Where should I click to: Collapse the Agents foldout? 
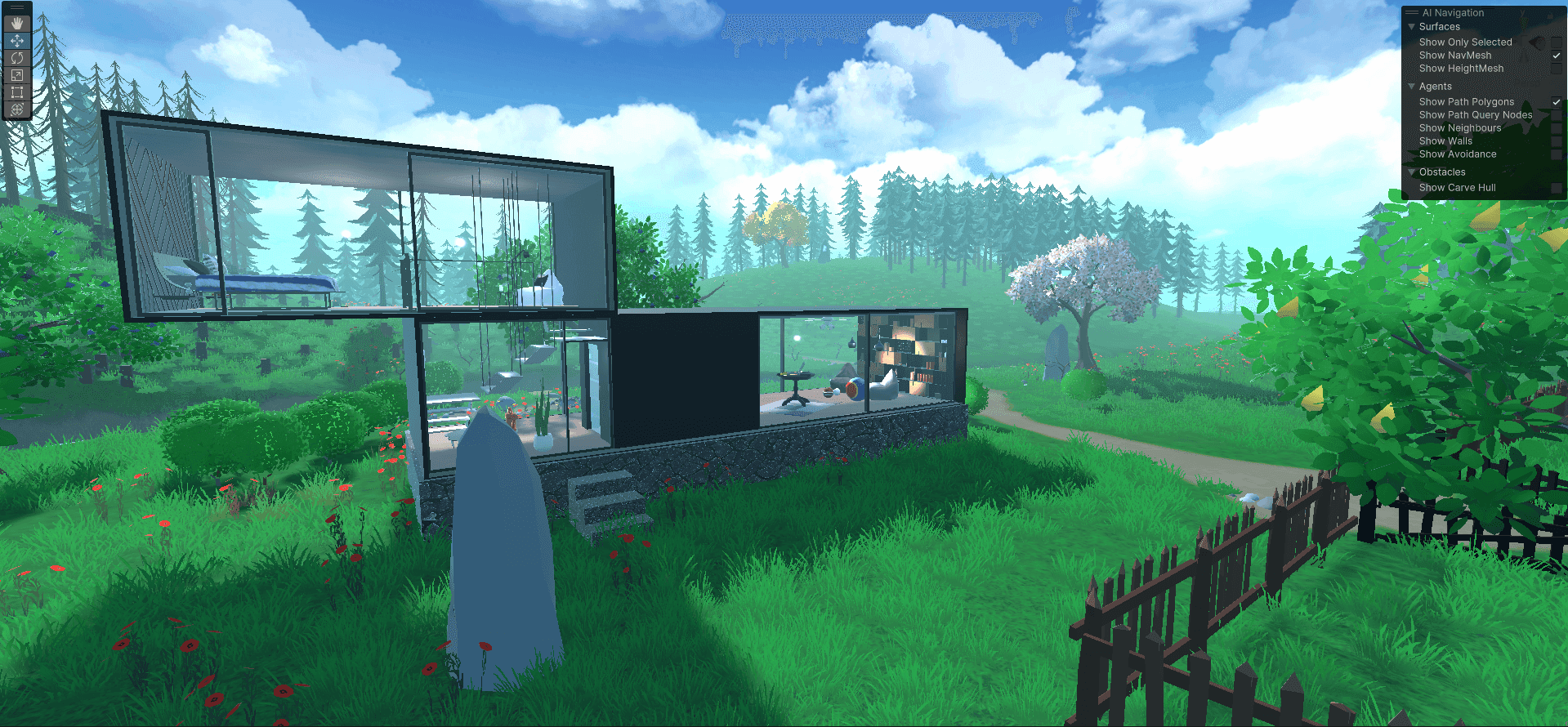click(1412, 86)
